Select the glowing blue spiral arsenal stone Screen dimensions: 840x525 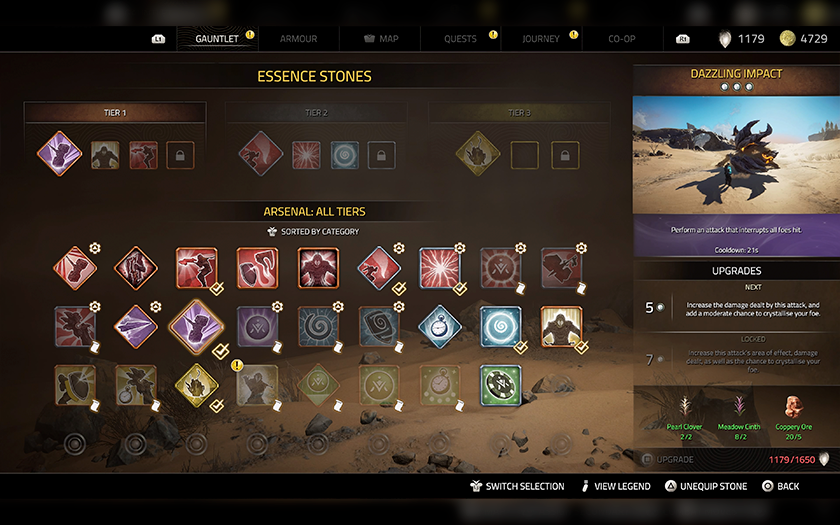[x=500, y=326]
